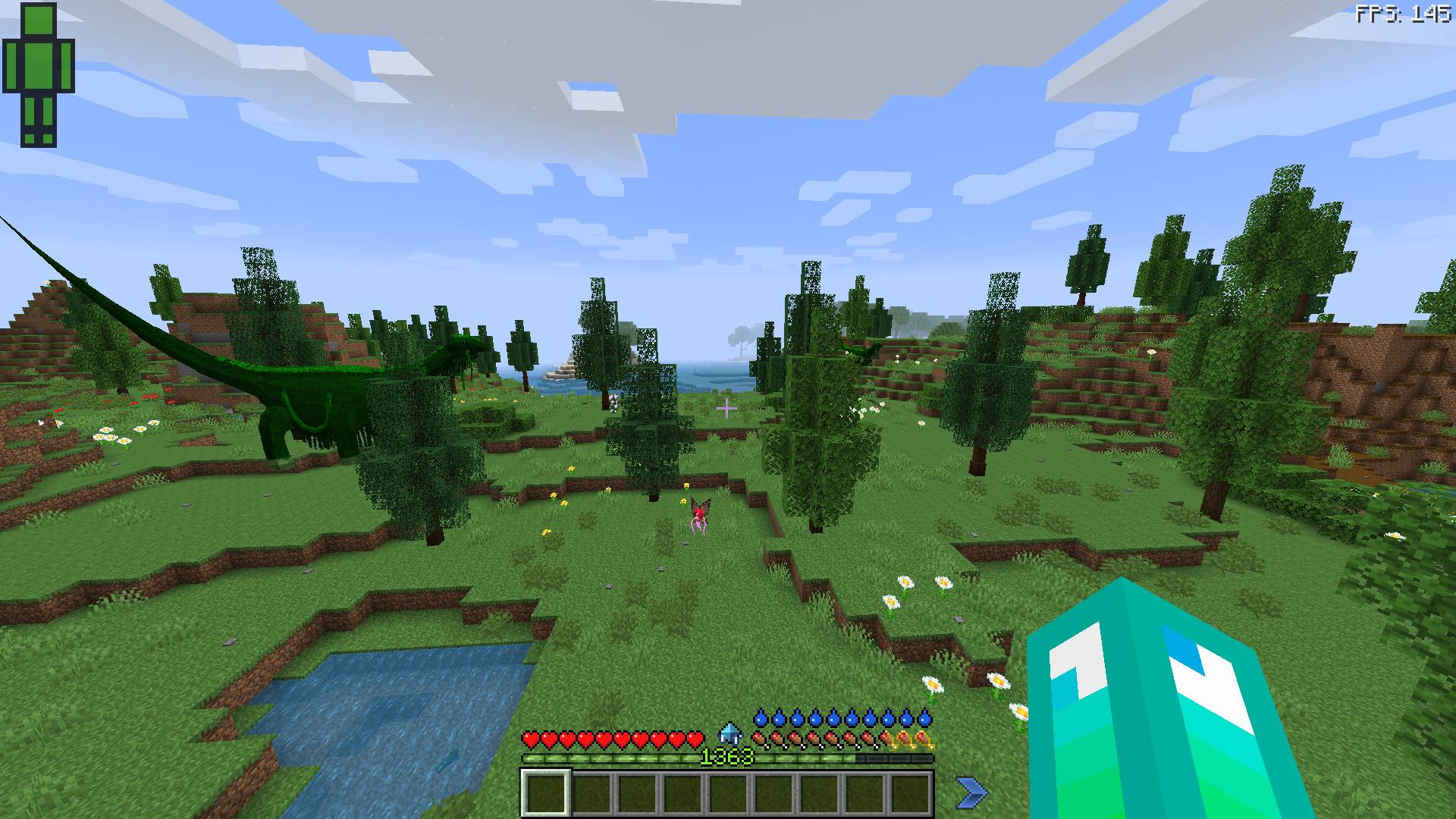The width and height of the screenshot is (1456, 819).
Task: Click the last red heart in the health bar
Action: pyautogui.click(x=695, y=739)
